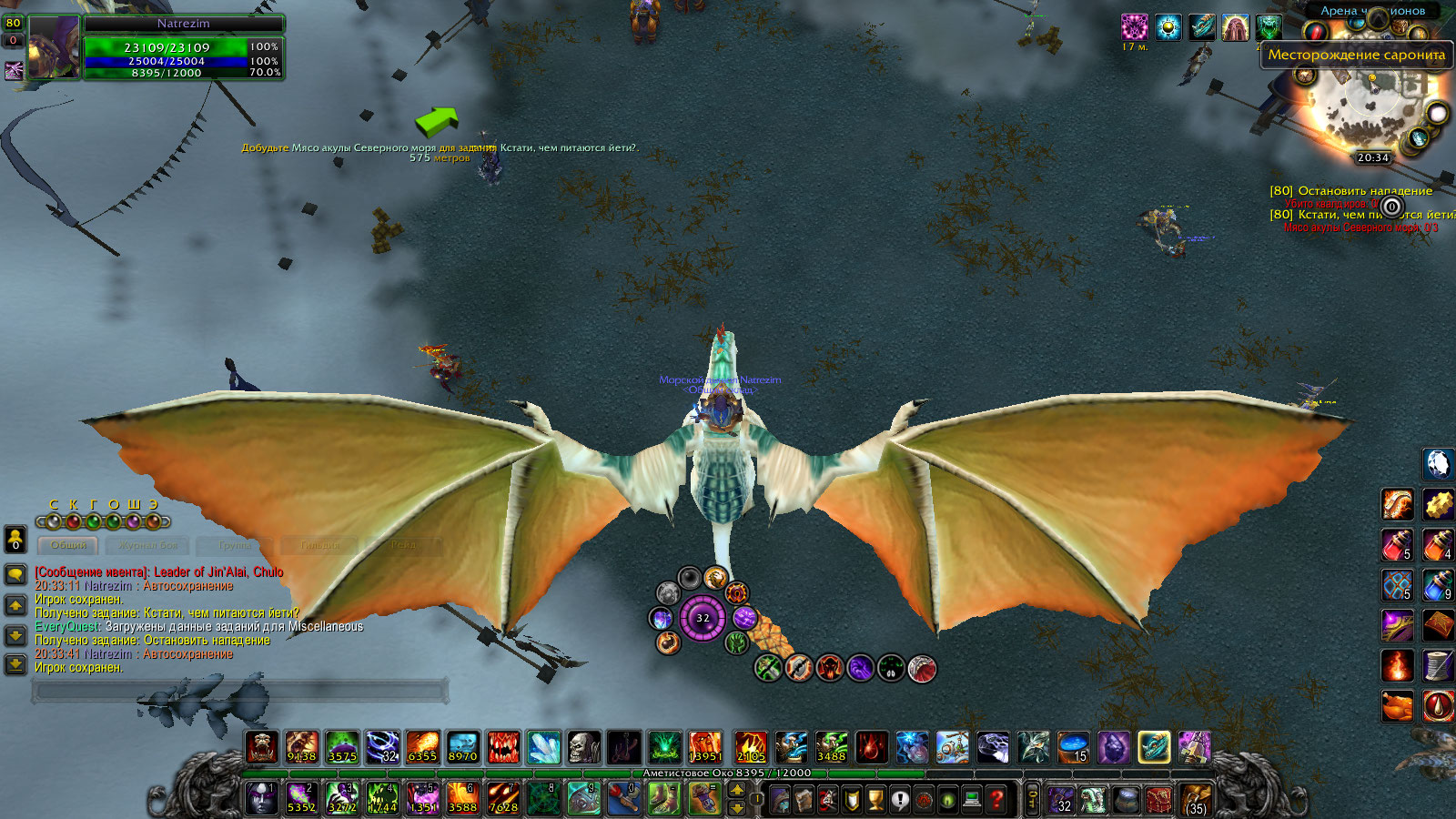This screenshot has height=819, width=1456.
Task: Select the Natrezim player portrait
Action: point(54,47)
